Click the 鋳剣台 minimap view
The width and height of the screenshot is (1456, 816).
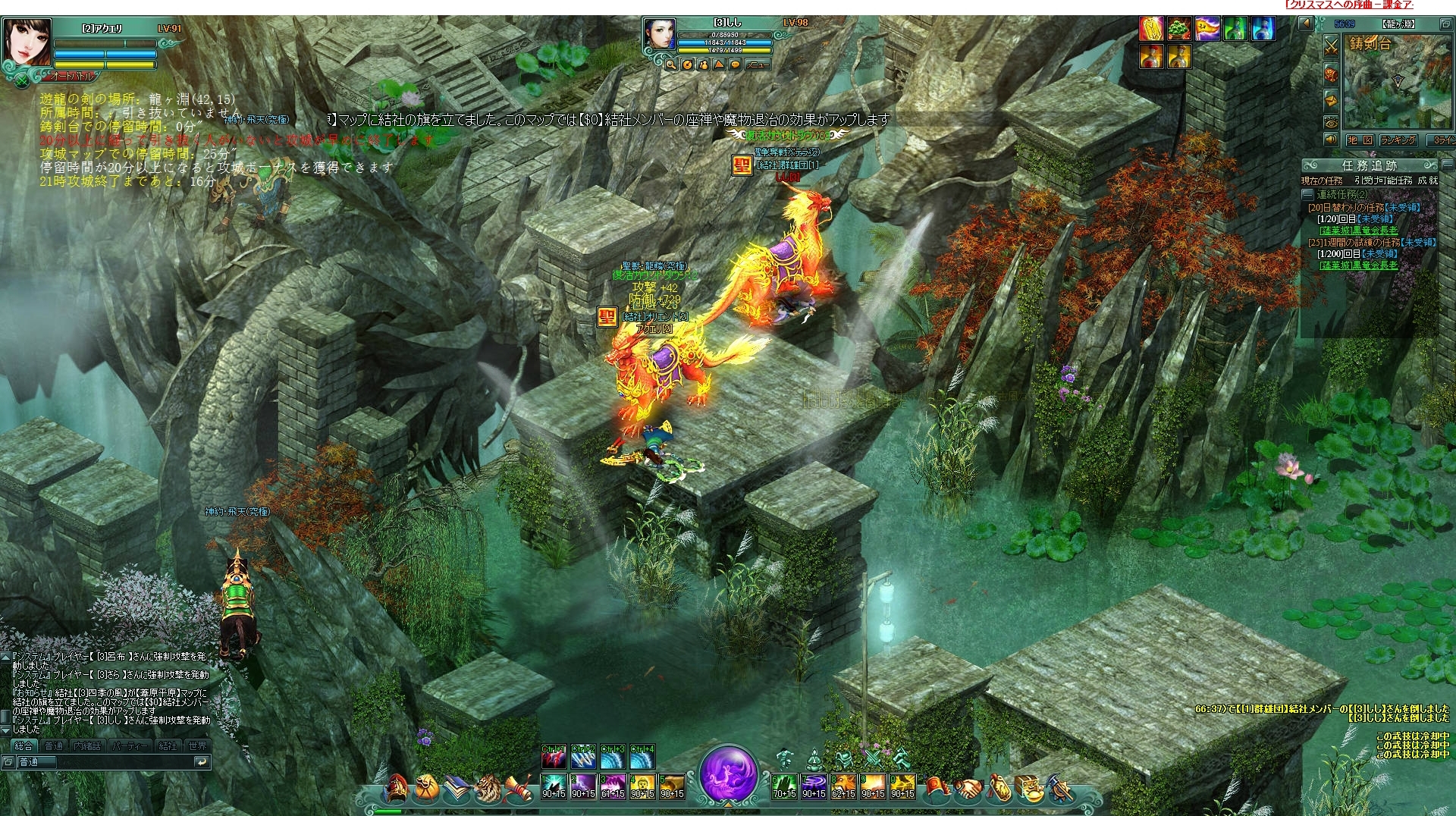[x=1397, y=83]
